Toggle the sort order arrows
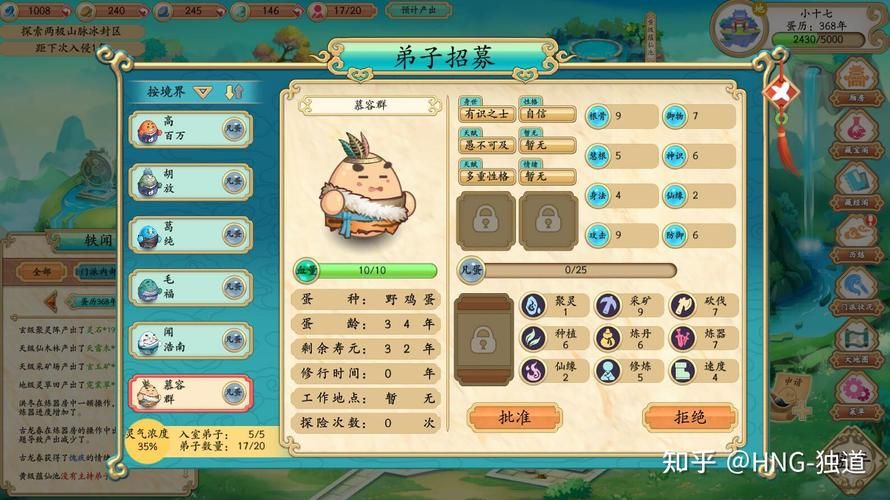The height and width of the screenshot is (500, 890). [x=234, y=92]
